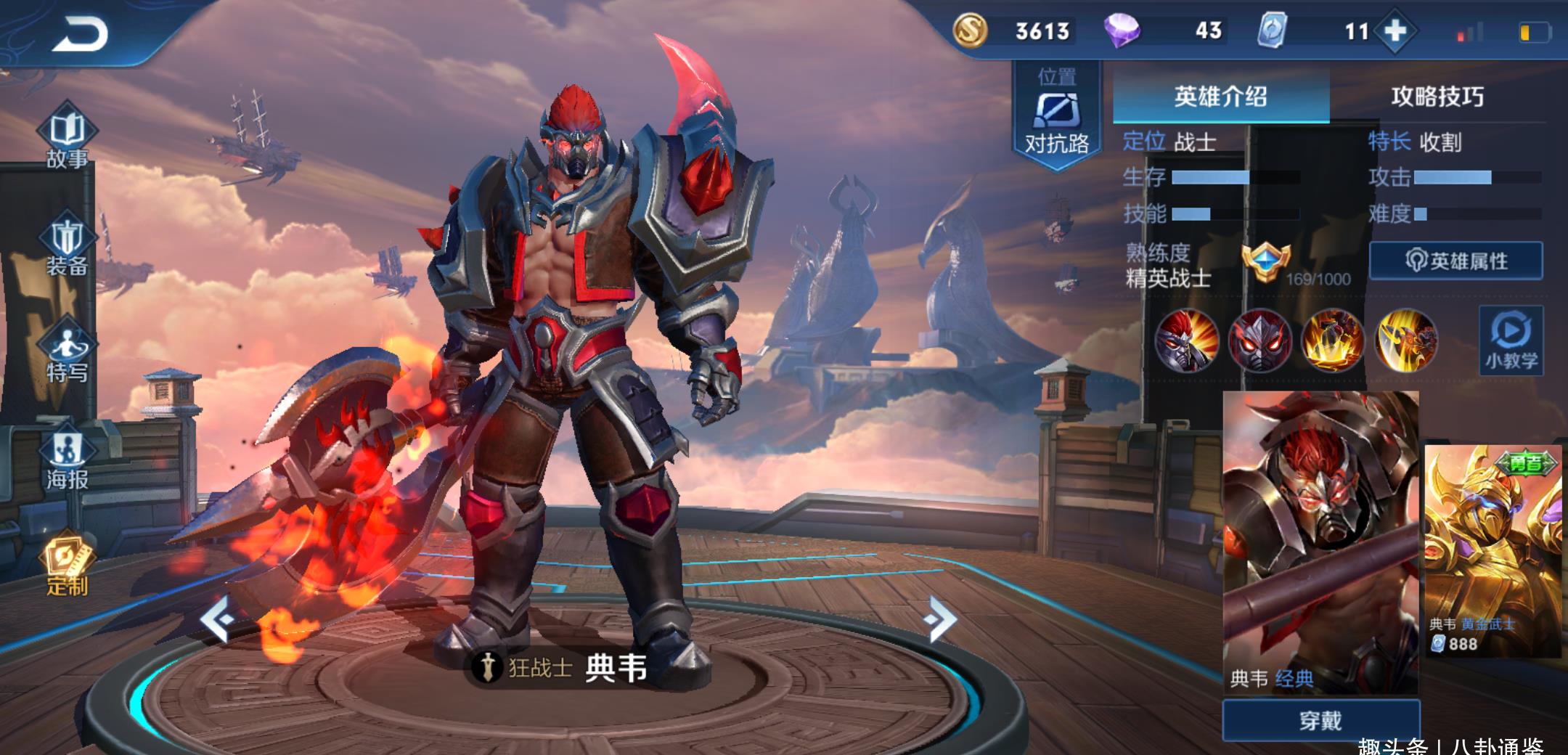The width and height of the screenshot is (1568, 755).
Task: Select the golden axe swing skill icon
Action: (1406, 340)
